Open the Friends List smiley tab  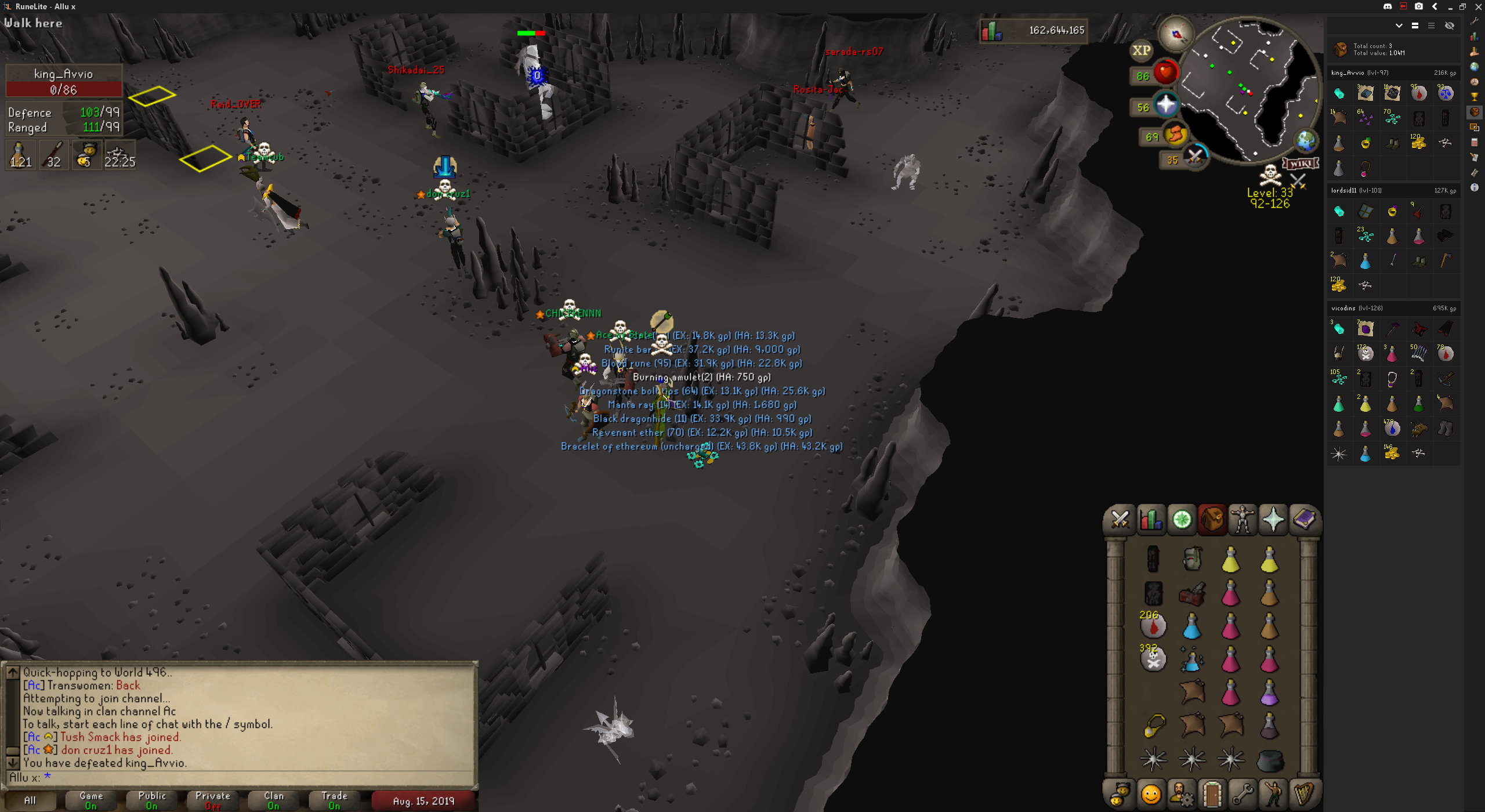pos(1151,794)
